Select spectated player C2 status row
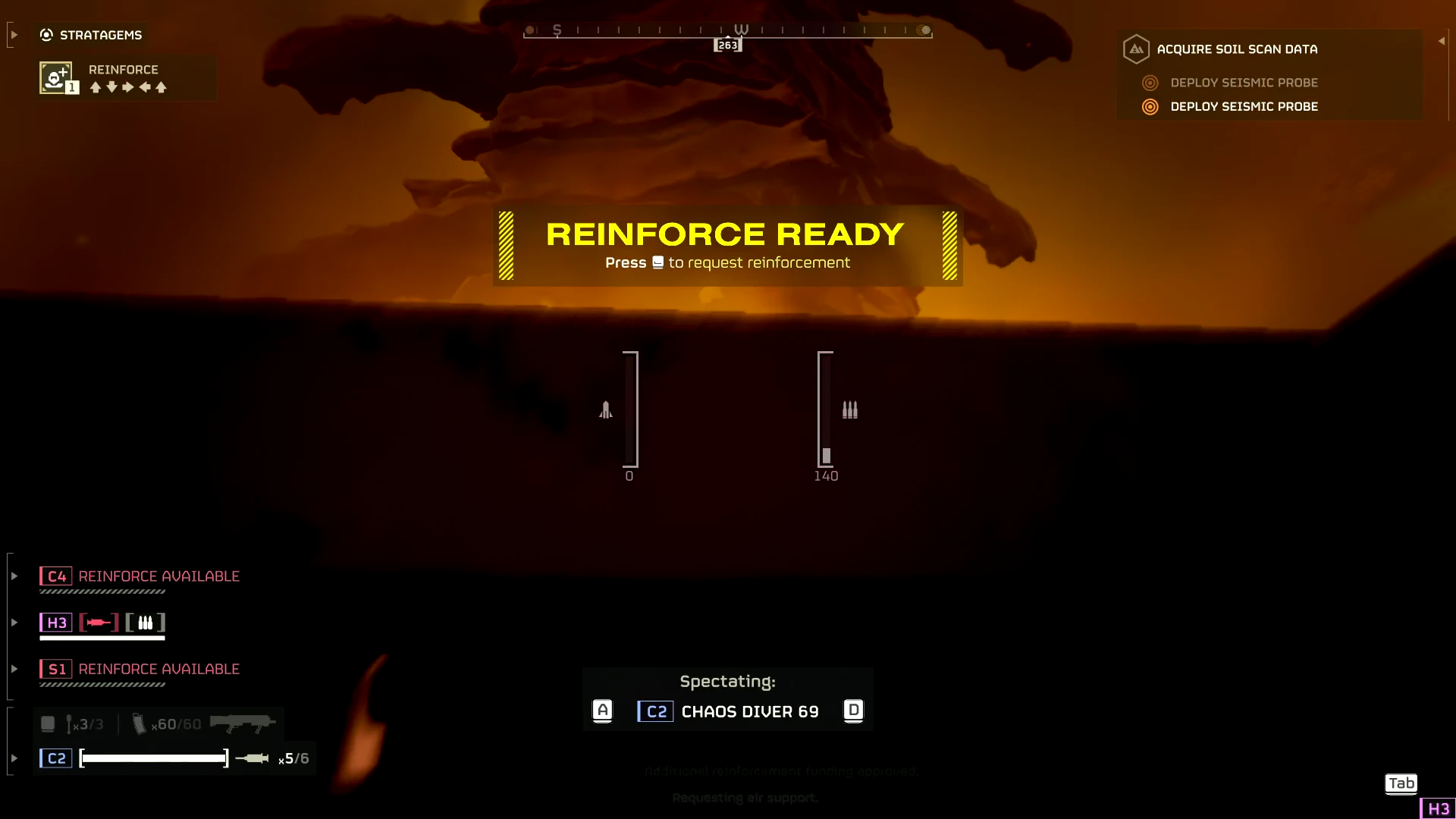Viewport: 1456px width, 819px height. 174,758
